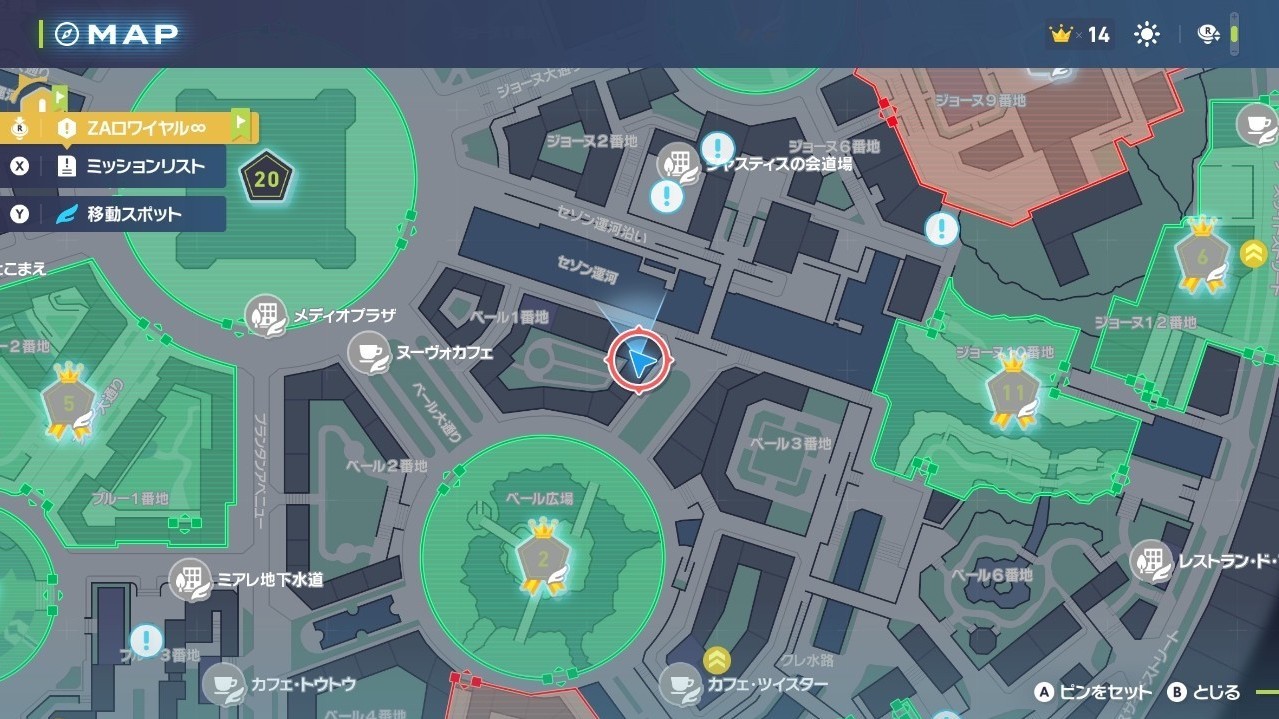Select the カフェ・ツイスター cafe icon

pos(681,684)
